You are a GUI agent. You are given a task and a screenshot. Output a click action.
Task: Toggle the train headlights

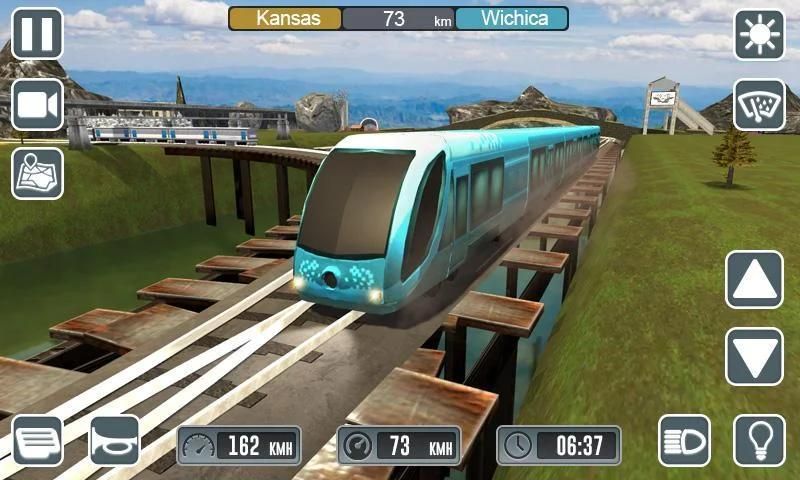pos(684,440)
